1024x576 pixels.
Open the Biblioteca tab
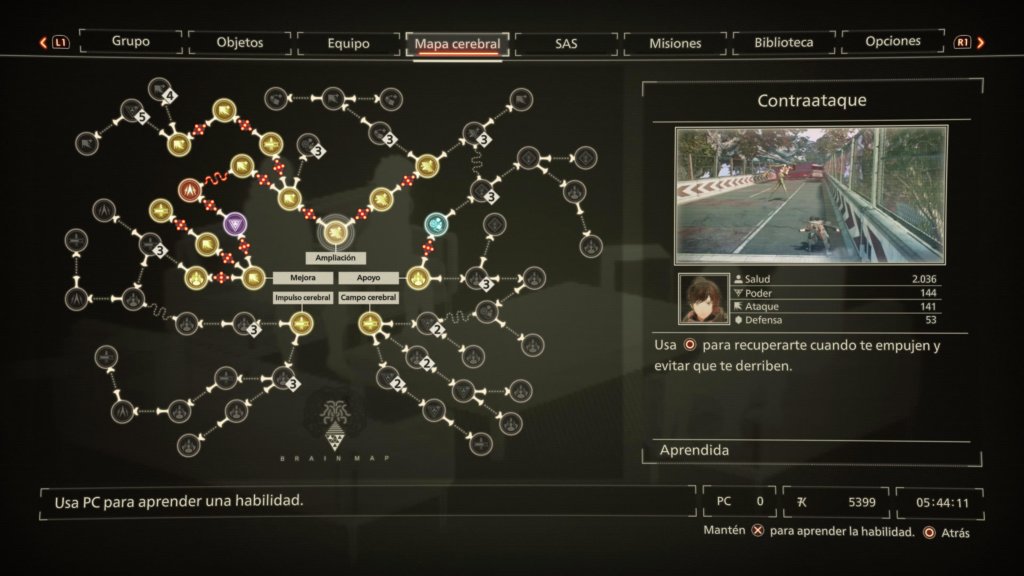click(x=785, y=43)
